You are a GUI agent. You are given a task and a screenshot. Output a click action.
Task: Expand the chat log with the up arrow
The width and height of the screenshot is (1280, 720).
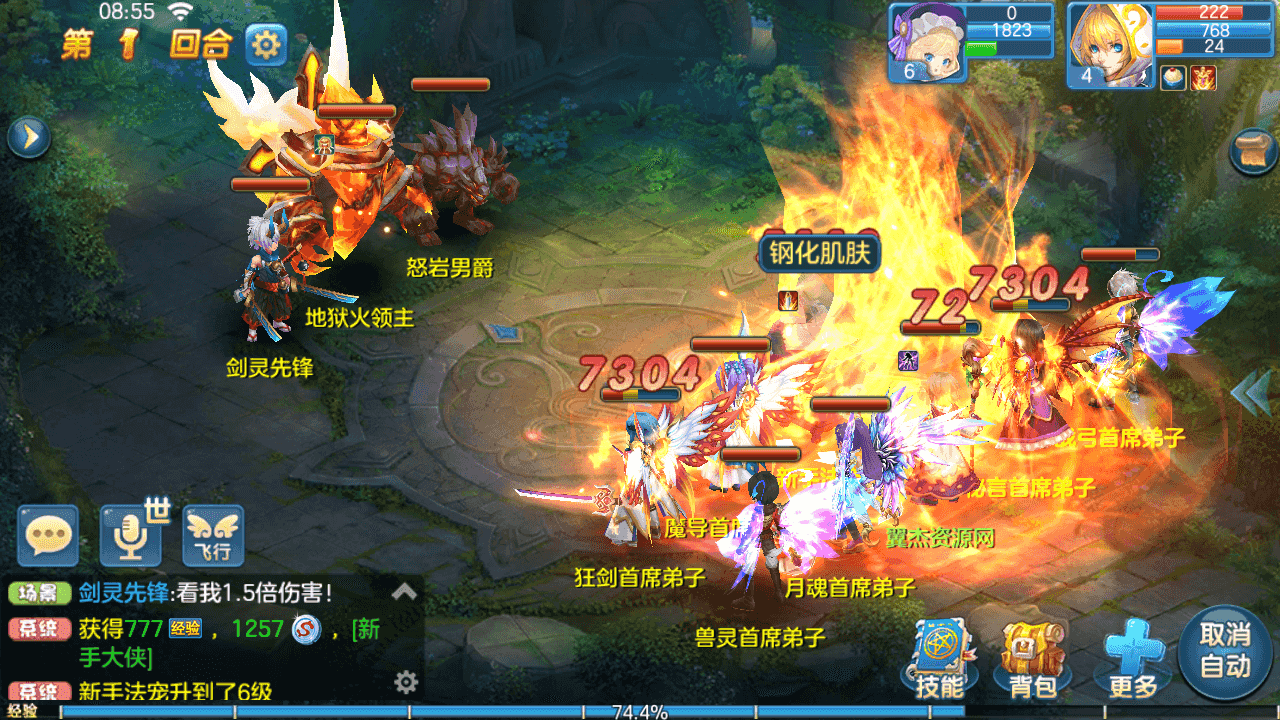pyautogui.click(x=404, y=591)
